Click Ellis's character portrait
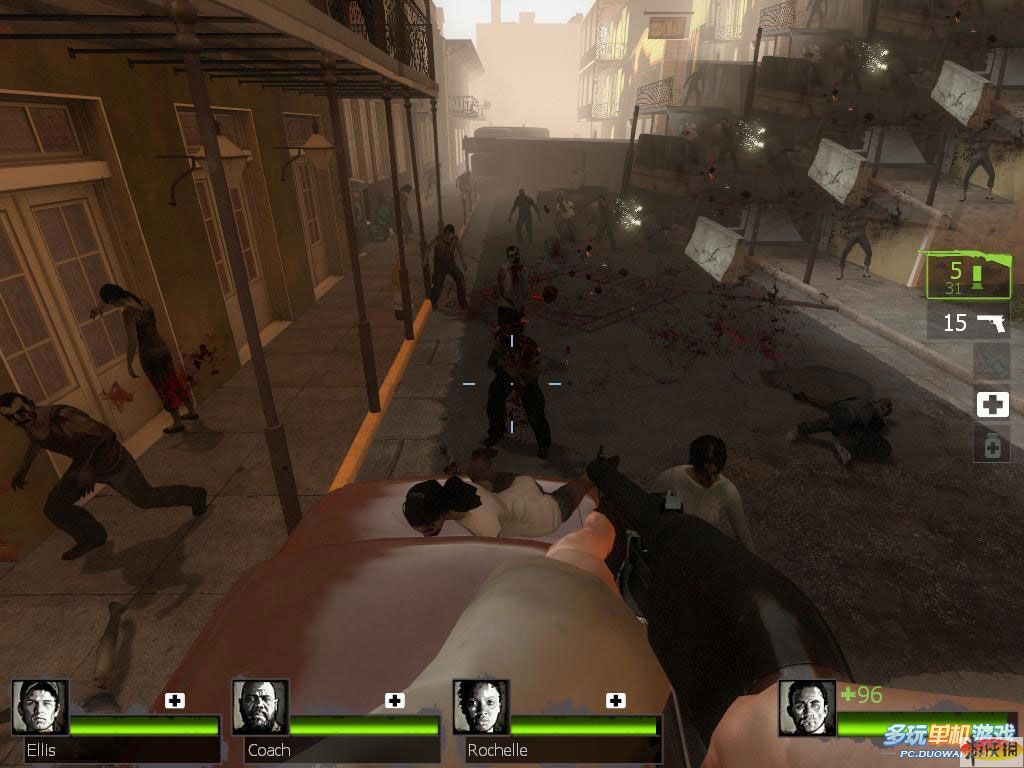The height and width of the screenshot is (768, 1024). (x=40, y=707)
